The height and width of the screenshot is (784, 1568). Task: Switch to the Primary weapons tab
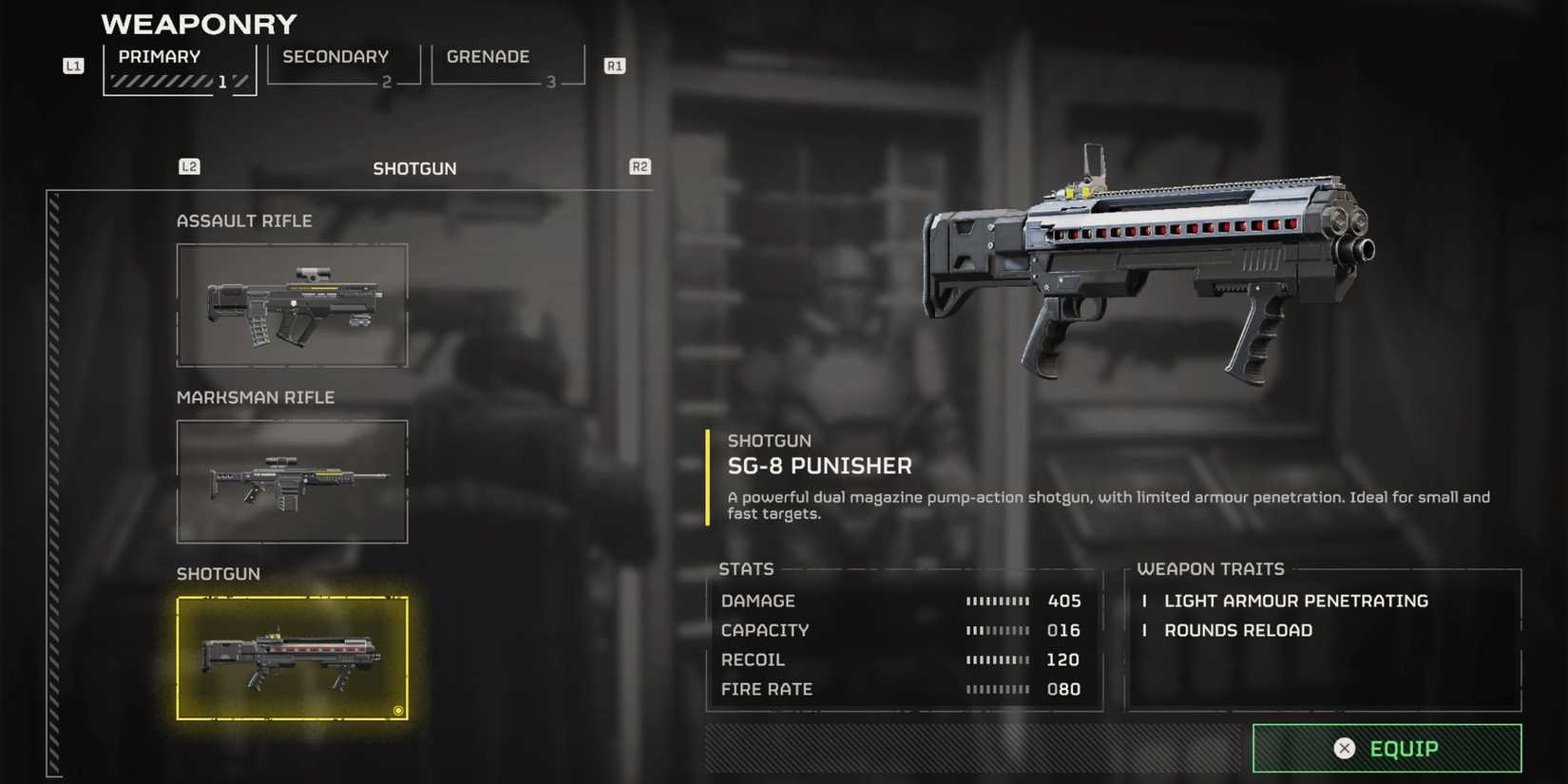[x=179, y=67]
